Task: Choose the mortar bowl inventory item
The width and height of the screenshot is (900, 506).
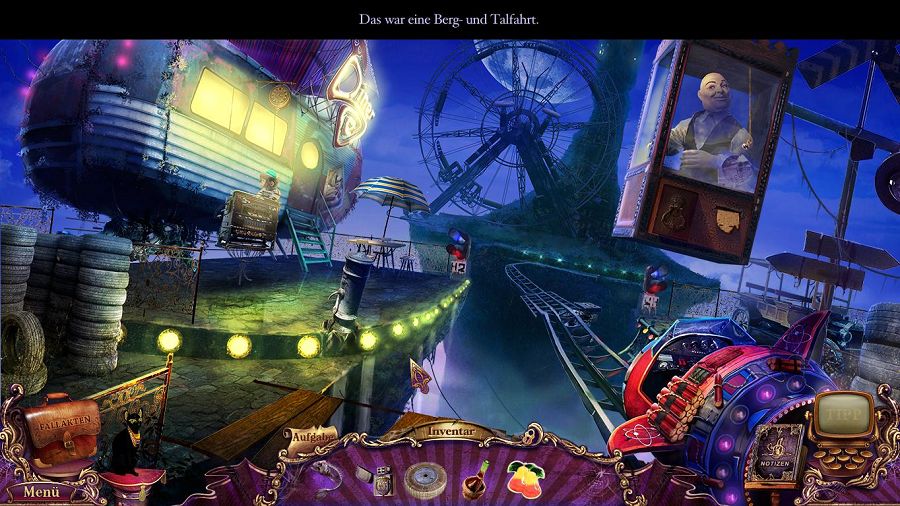Action: (x=476, y=479)
